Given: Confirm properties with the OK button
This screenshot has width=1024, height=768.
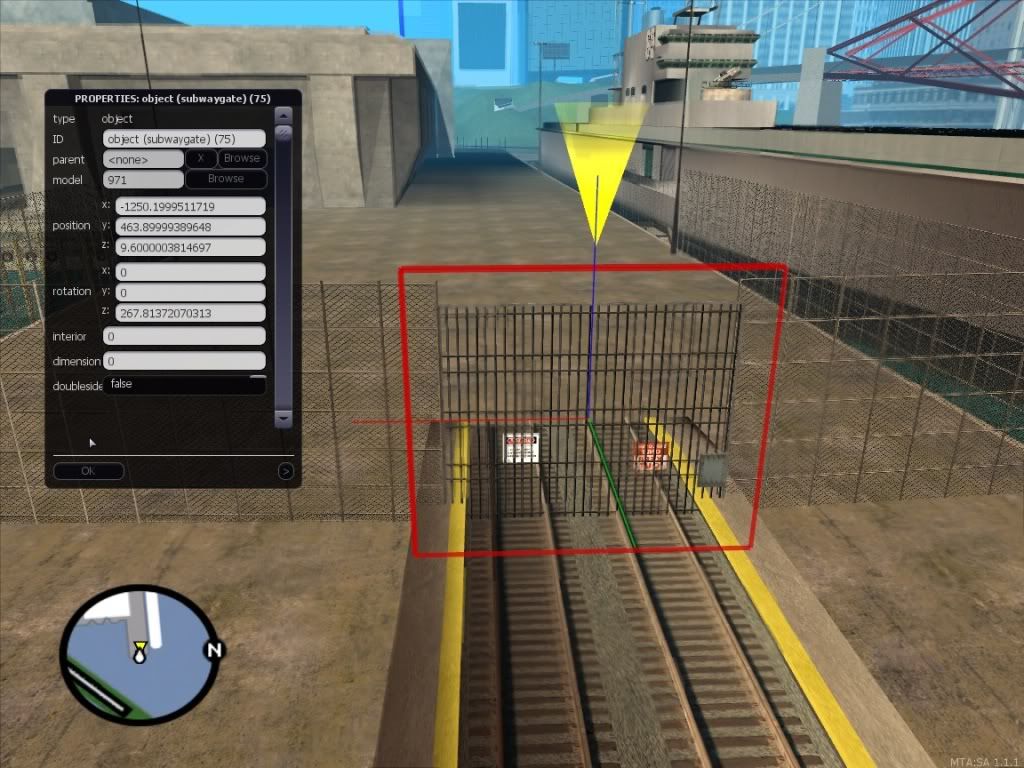Looking at the screenshot, I should [x=88, y=471].
